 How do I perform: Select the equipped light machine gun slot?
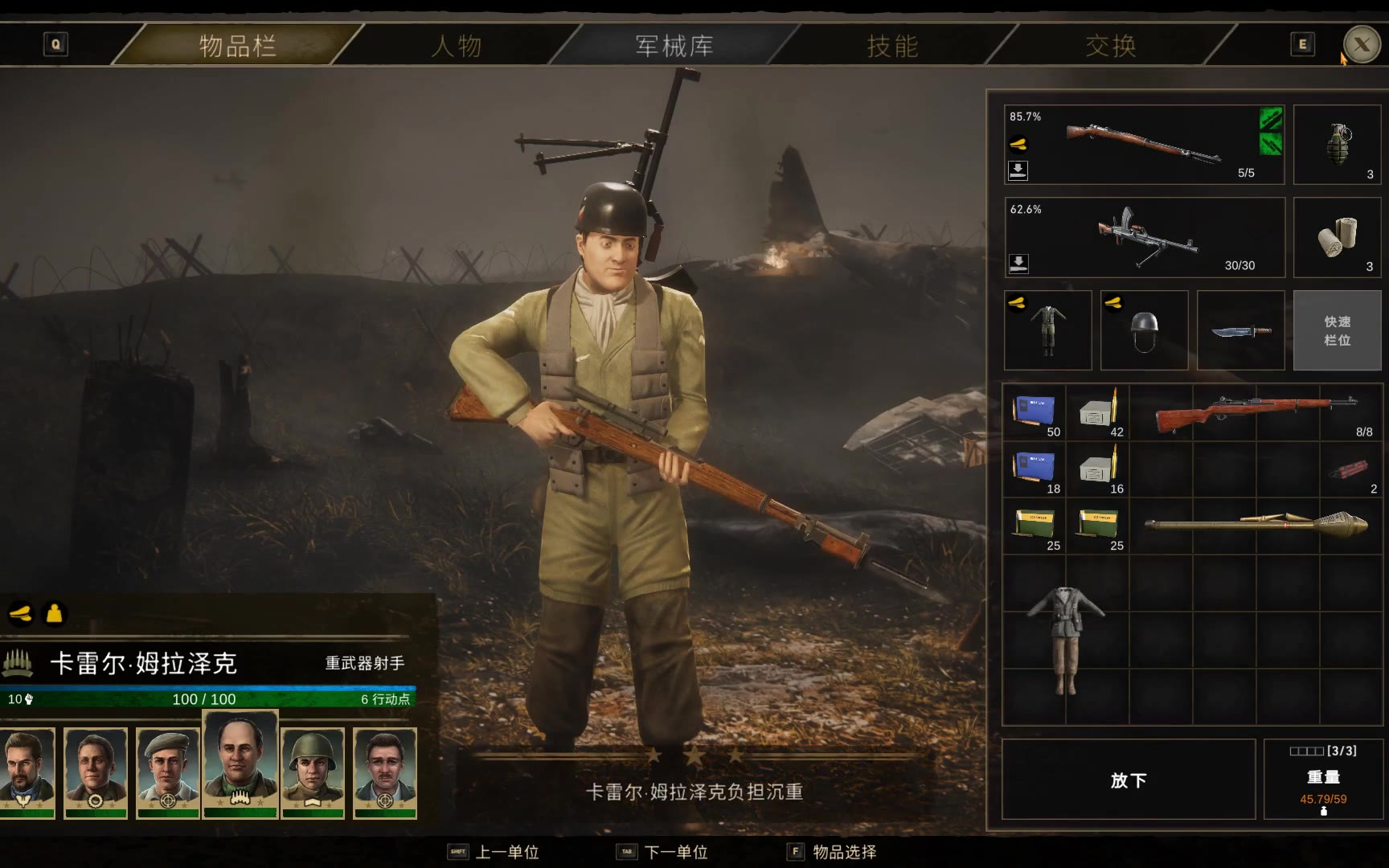1145,238
